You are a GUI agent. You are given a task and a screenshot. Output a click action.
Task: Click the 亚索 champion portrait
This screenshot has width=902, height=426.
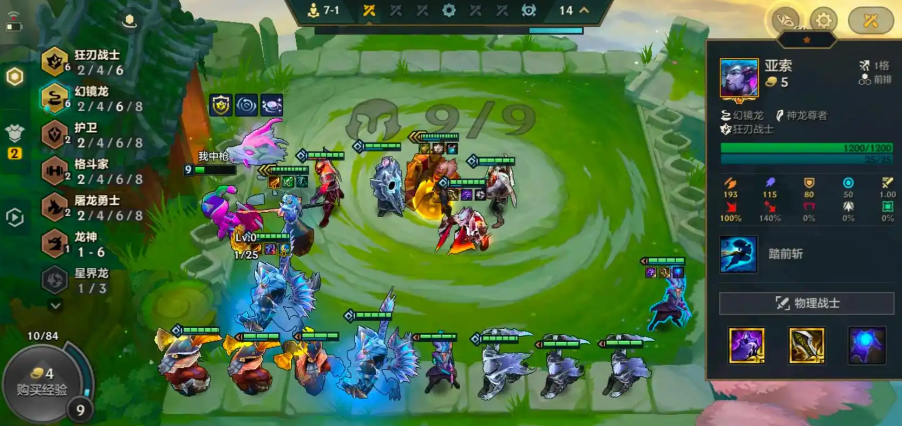click(x=739, y=79)
